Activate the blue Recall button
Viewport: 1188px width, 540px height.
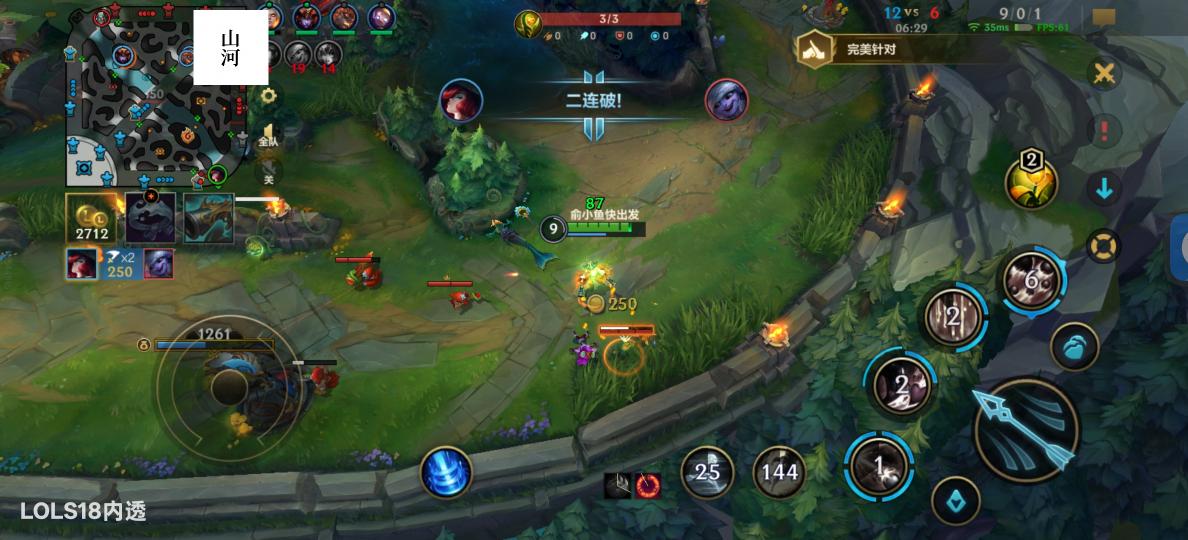(446, 472)
